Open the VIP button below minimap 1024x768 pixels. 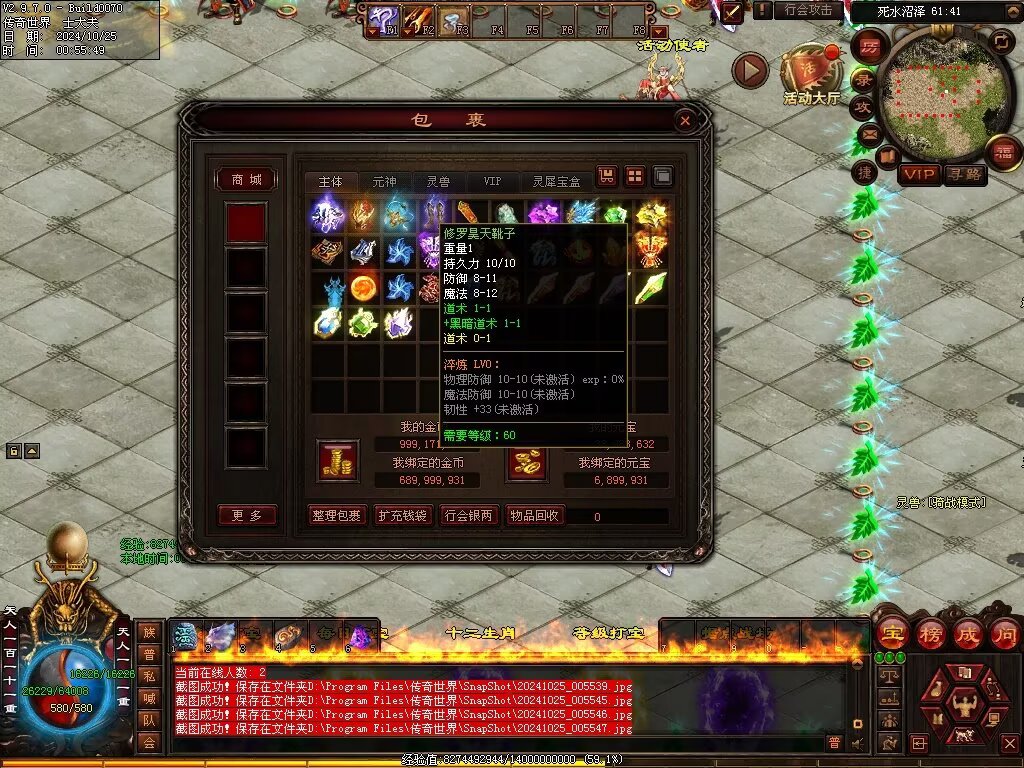pyautogui.click(x=919, y=175)
